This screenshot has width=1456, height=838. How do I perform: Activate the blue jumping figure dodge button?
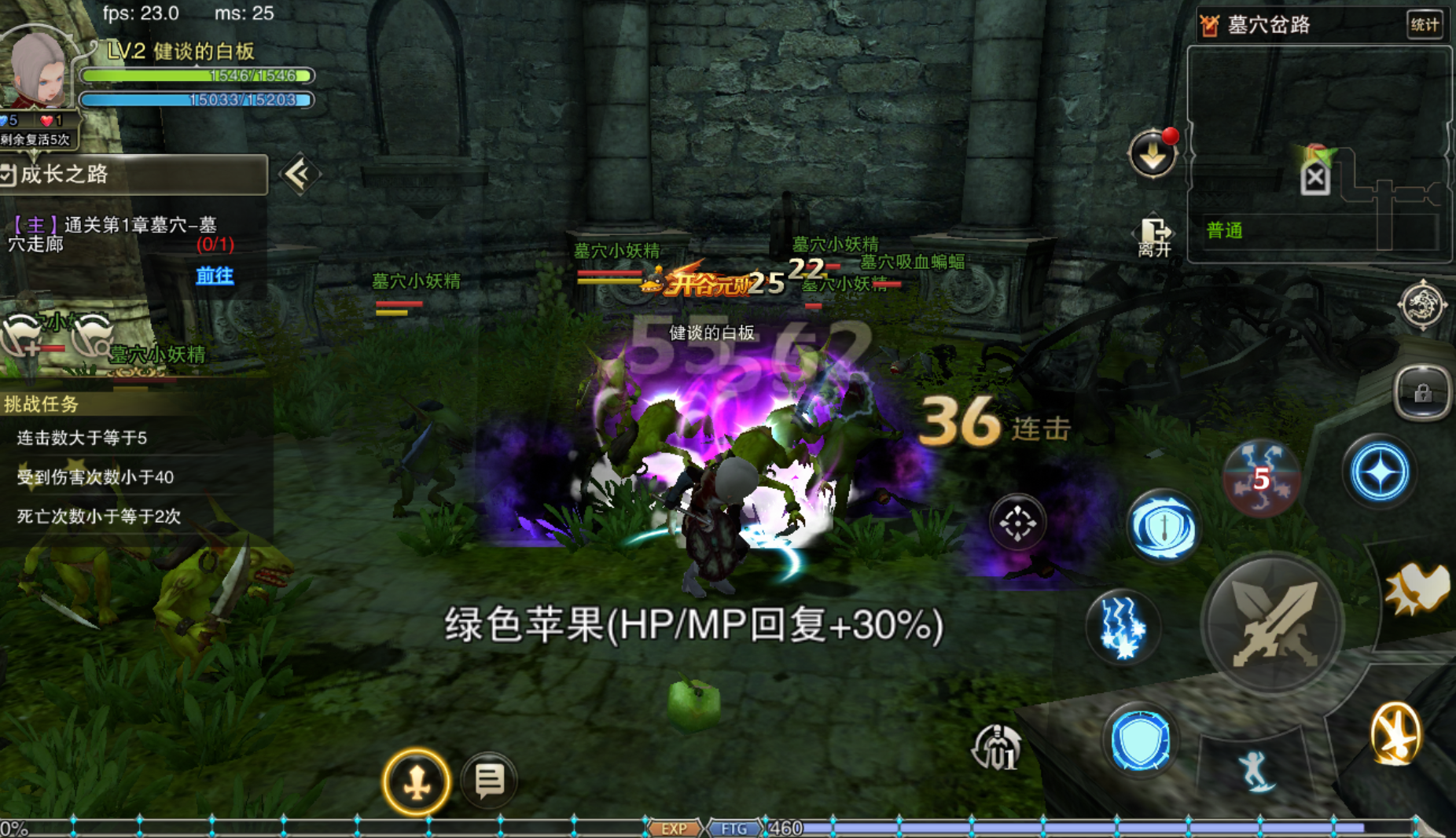click(1255, 770)
